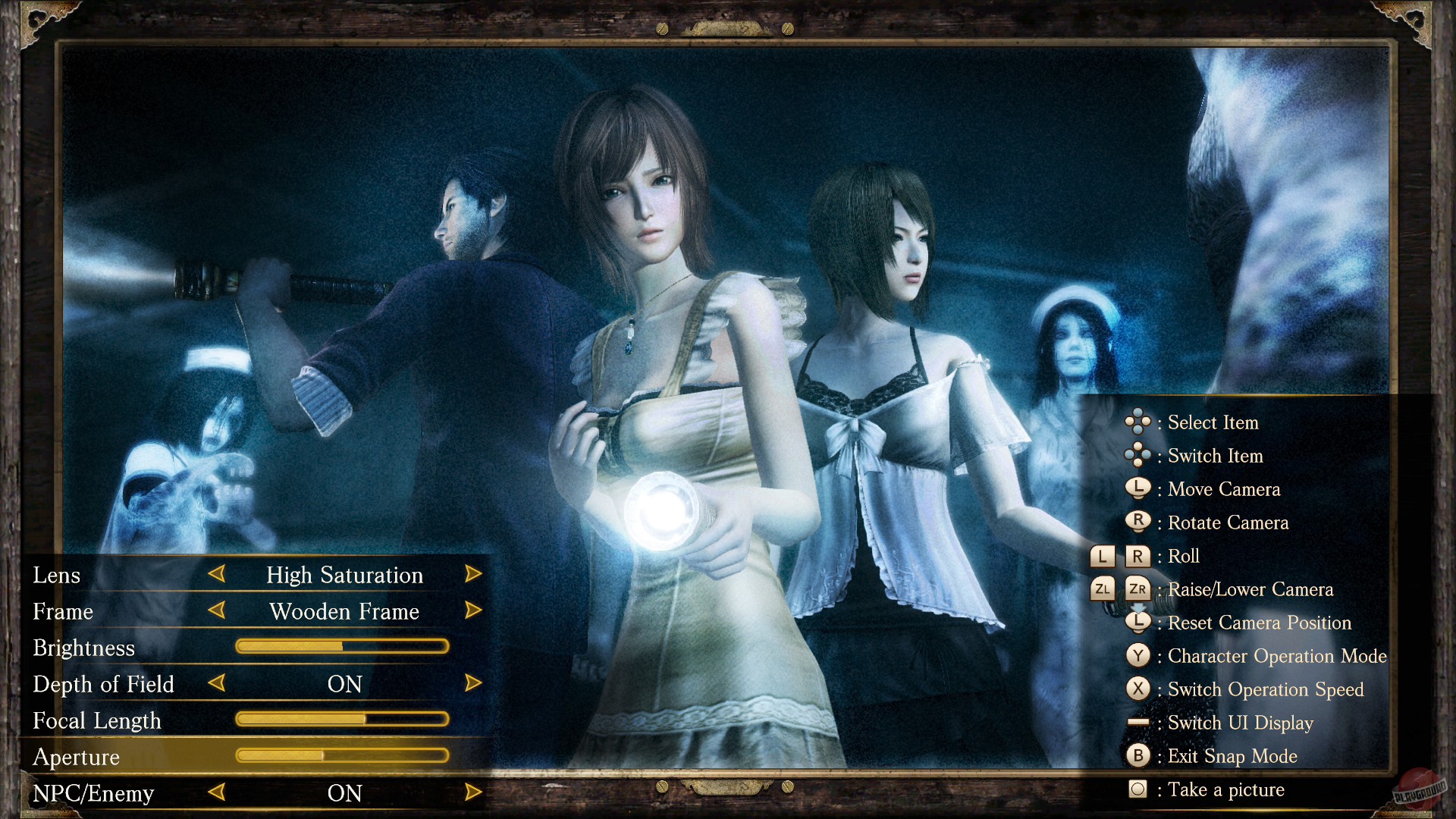Click the X button Switch Operation Speed icon
This screenshot has height=819, width=1456.
1139,689
